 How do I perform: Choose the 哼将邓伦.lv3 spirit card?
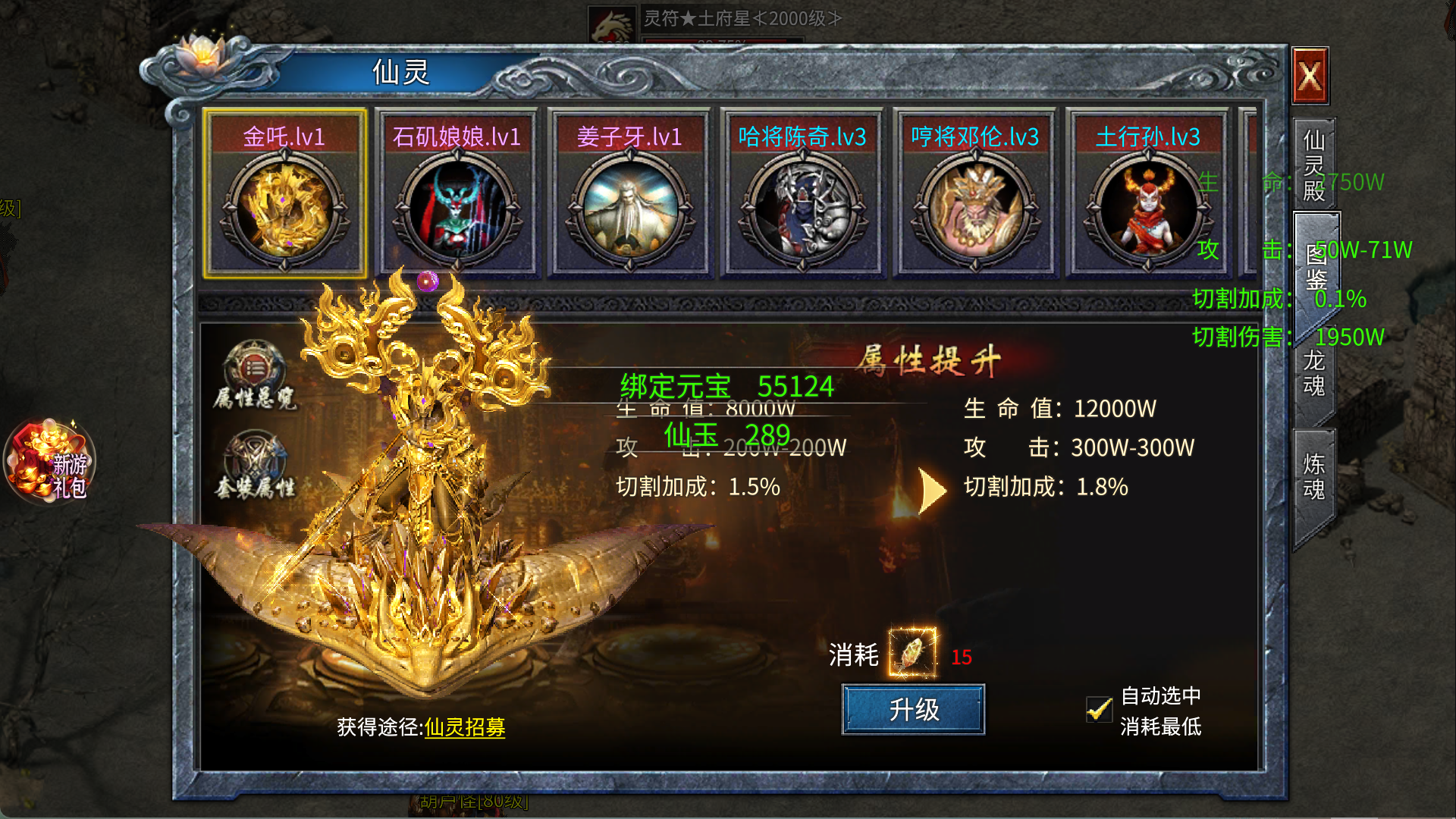point(975,193)
